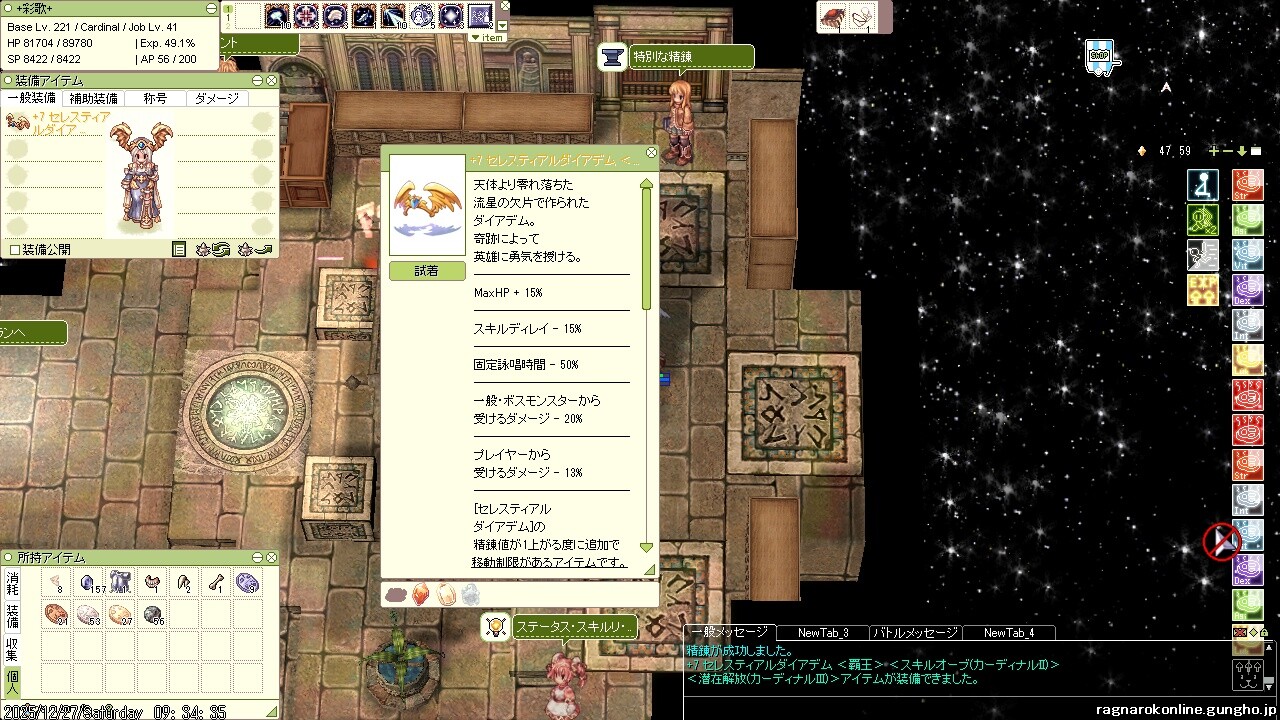Viewport: 1280px width, 720px height.
Task: Switch to the 補助装備 equipment tab
Action: (x=93, y=98)
